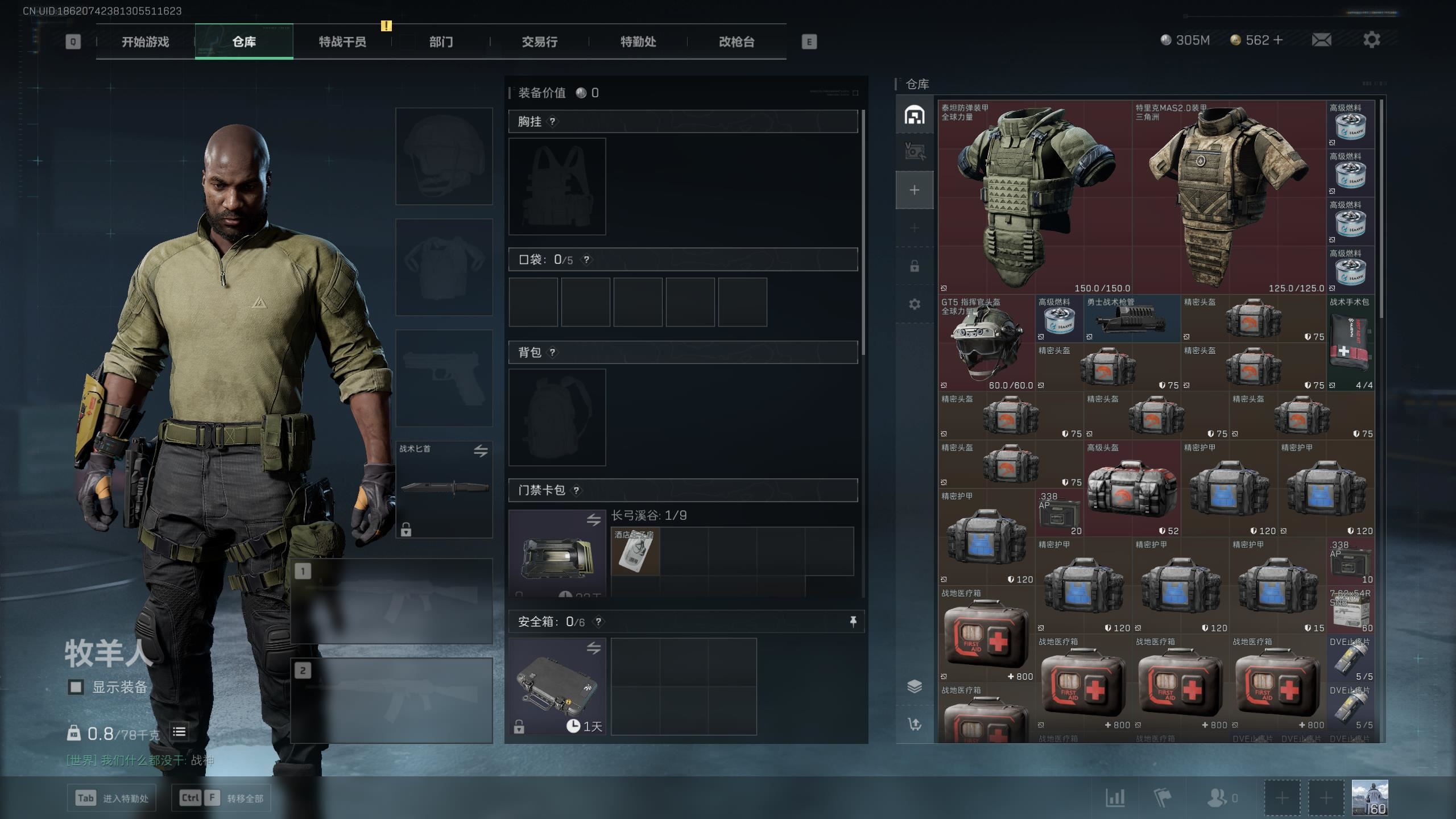Switch to the 特战干员 tab
Viewport: 1456px width, 819px height.
pyautogui.click(x=342, y=42)
